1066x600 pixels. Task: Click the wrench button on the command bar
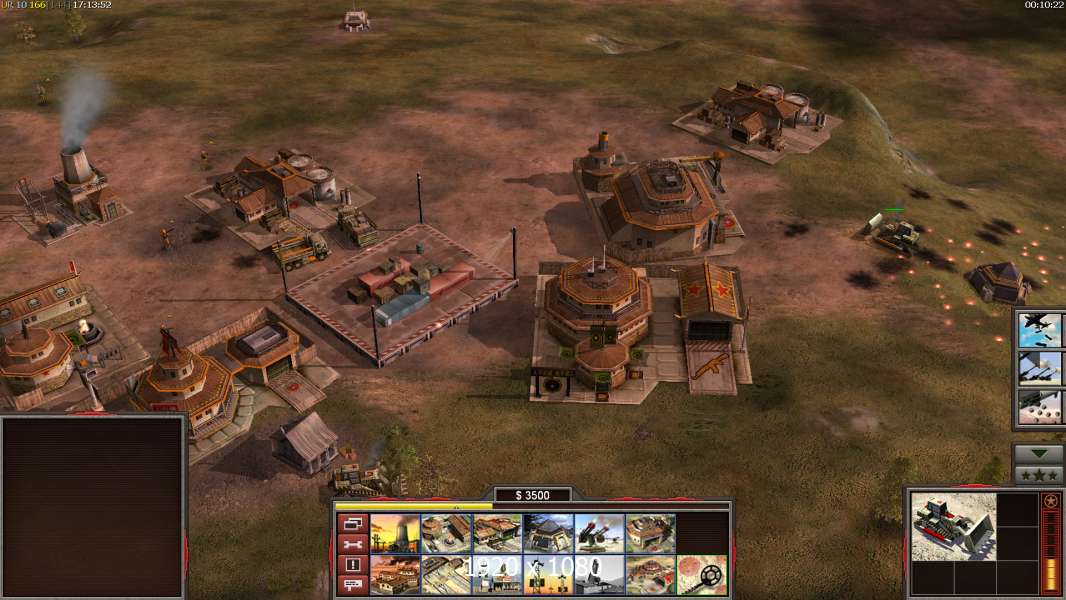pyautogui.click(x=352, y=544)
